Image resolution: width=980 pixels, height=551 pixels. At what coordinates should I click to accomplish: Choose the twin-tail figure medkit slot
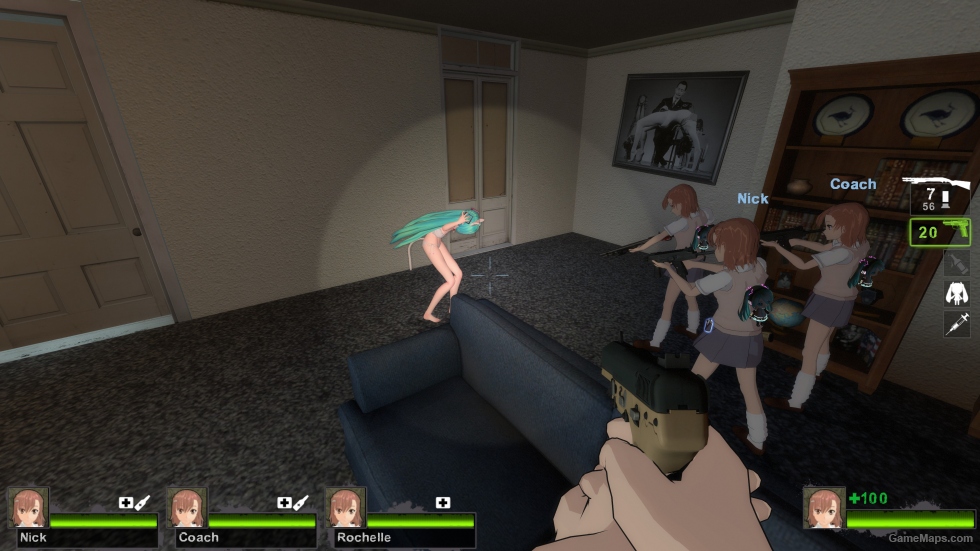[x=956, y=293]
